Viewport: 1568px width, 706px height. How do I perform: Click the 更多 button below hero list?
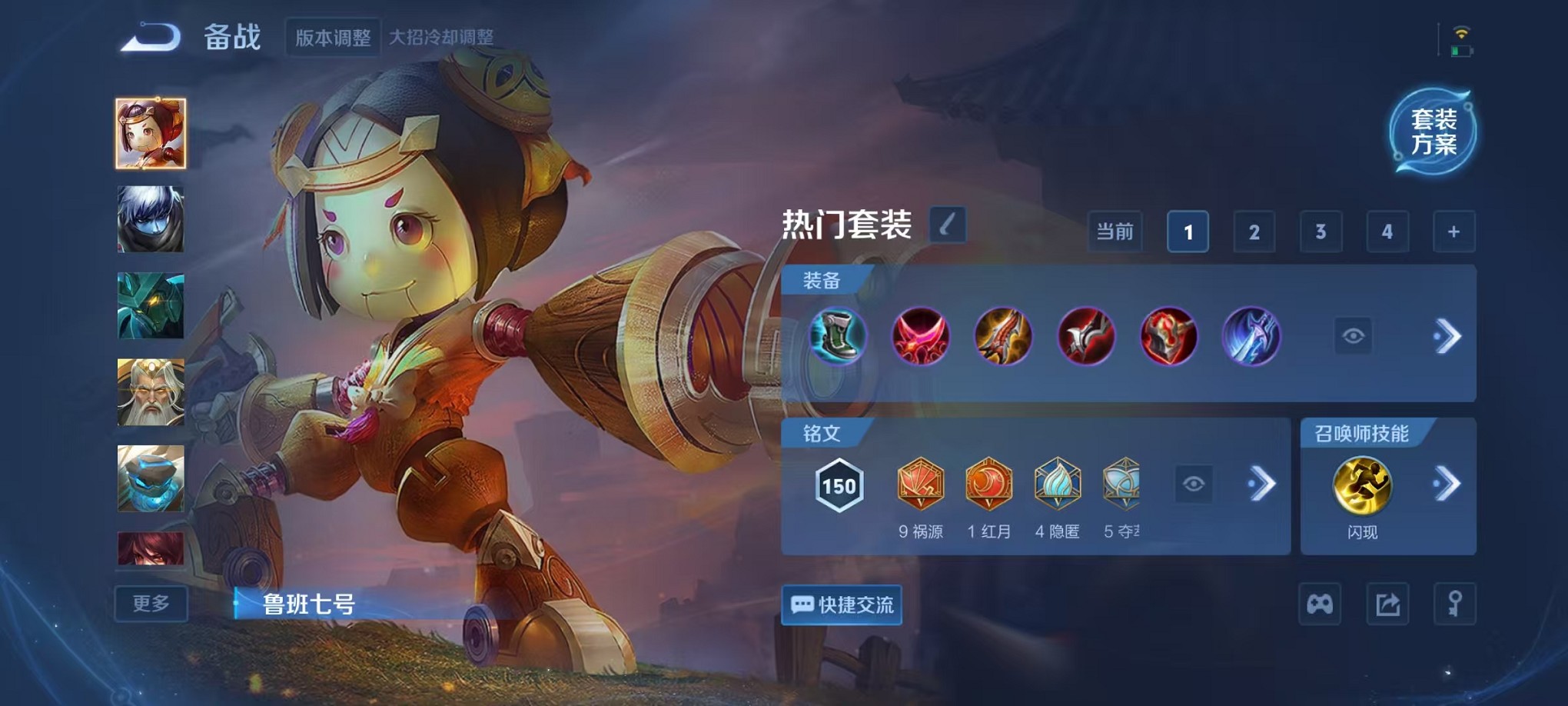pyautogui.click(x=149, y=604)
